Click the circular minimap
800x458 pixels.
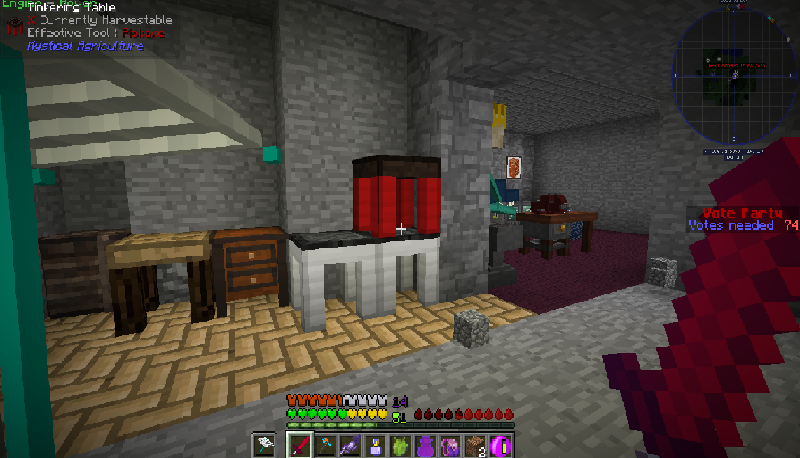pos(734,75)
